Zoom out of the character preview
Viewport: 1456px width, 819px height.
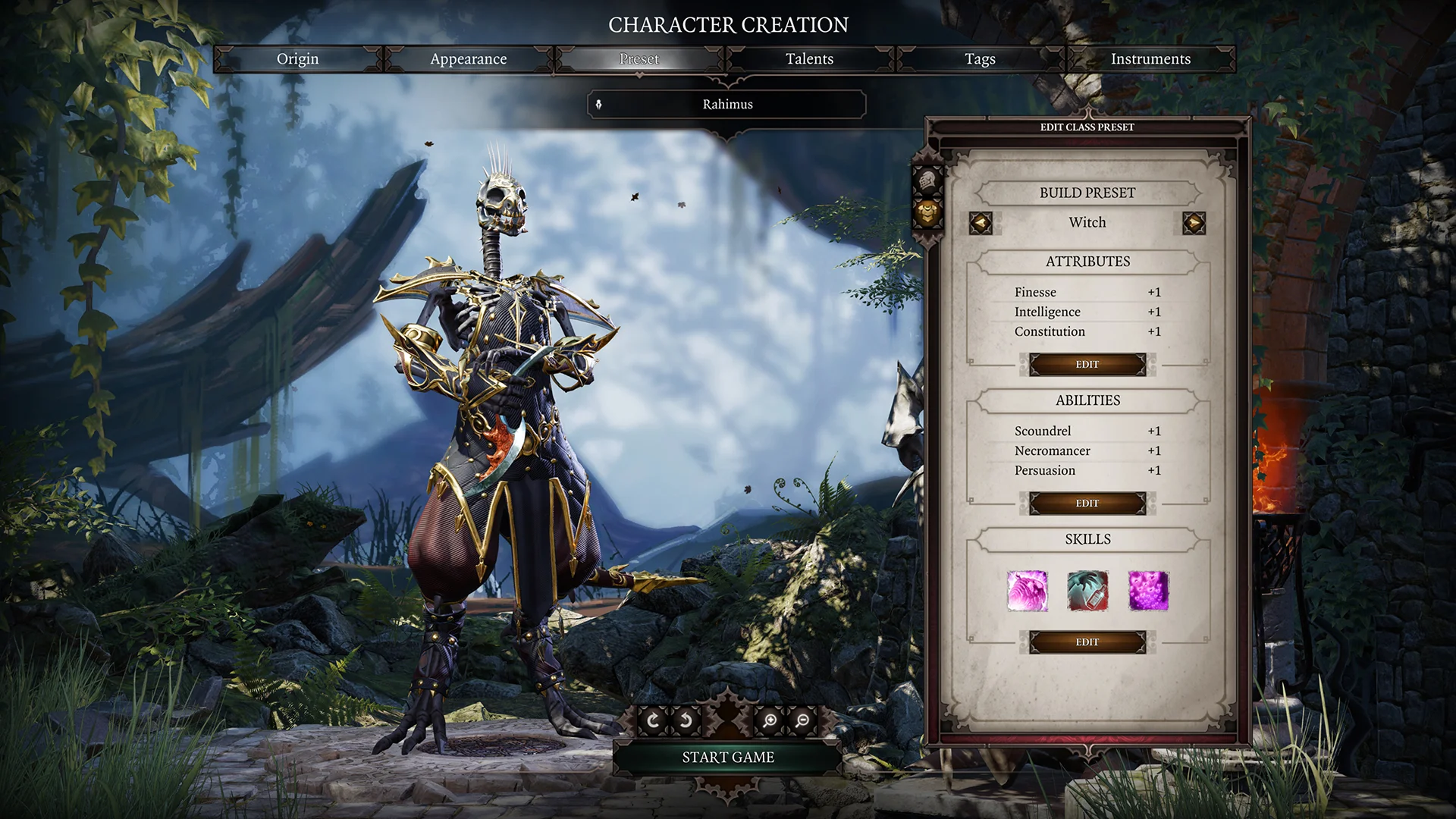point(802,720)
